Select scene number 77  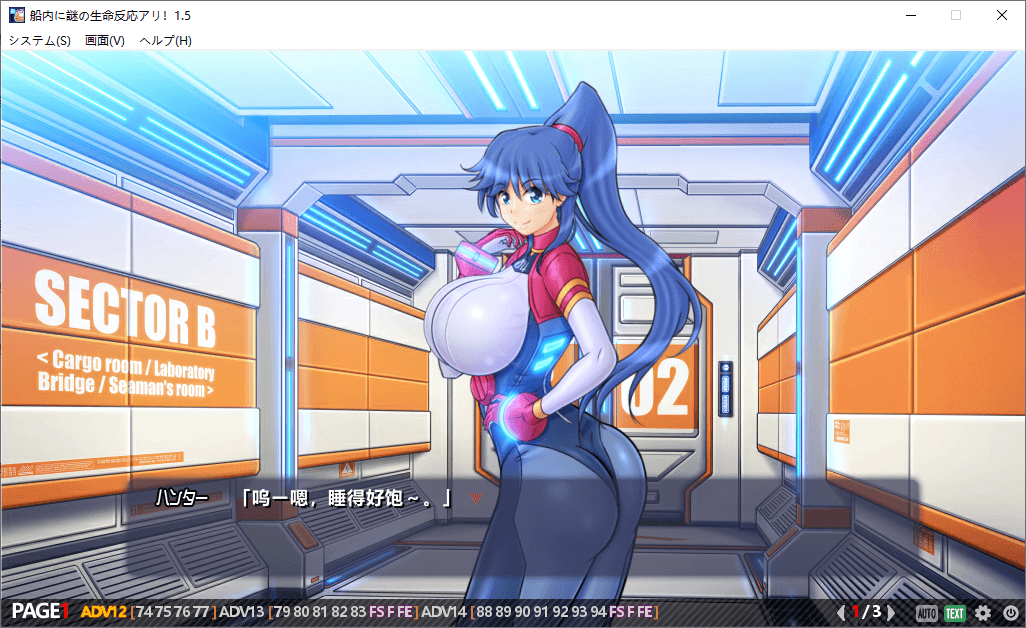200,612
